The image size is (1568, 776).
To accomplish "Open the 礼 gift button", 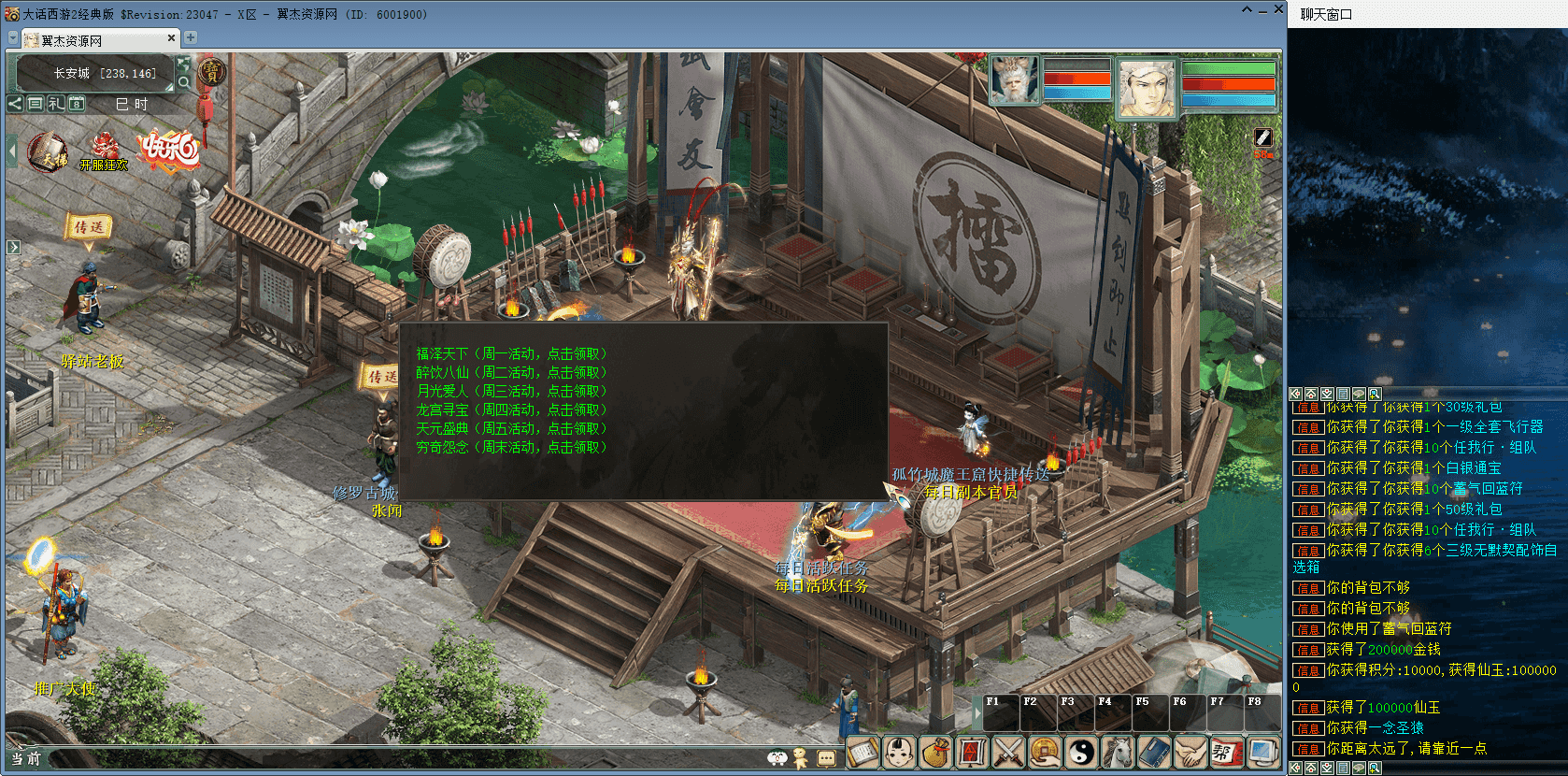I will pyautogui.click(x=56, y=104).
